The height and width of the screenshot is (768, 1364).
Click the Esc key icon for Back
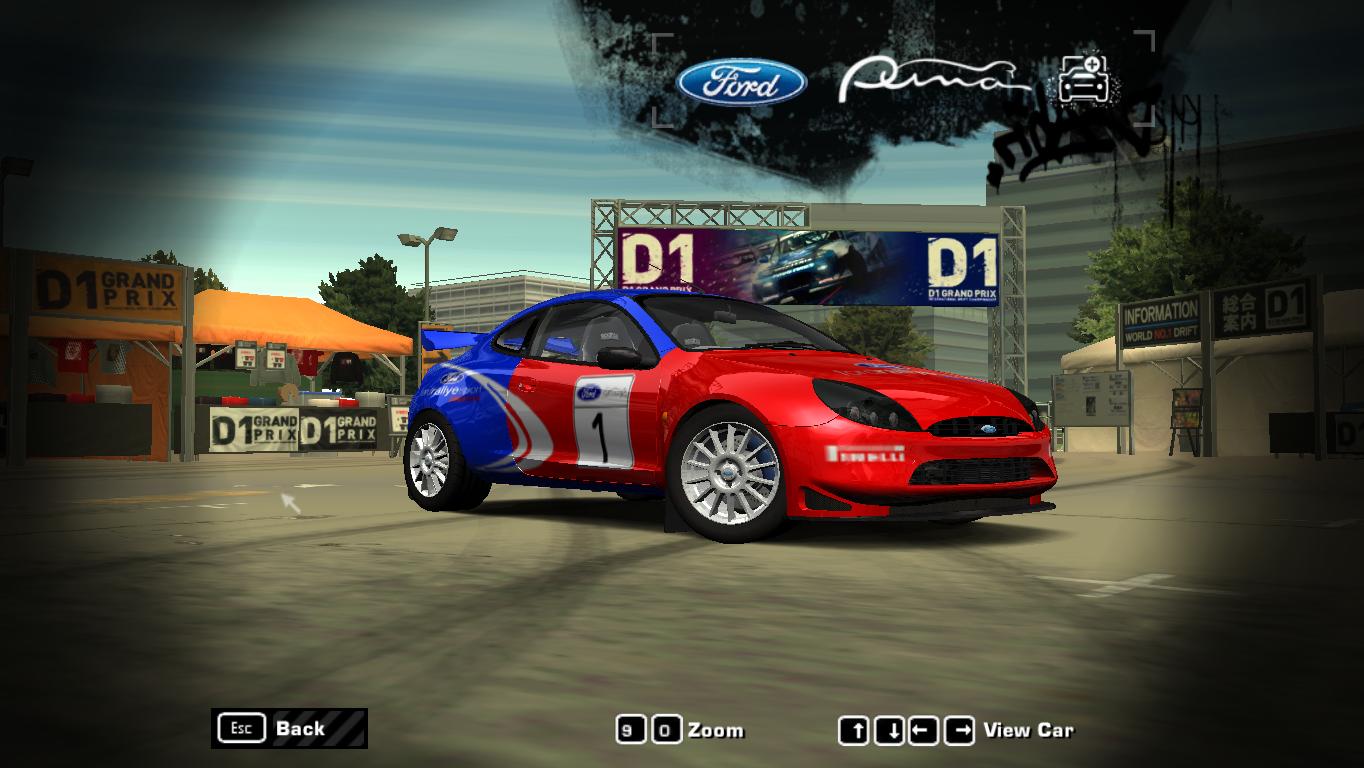(240, 729)
